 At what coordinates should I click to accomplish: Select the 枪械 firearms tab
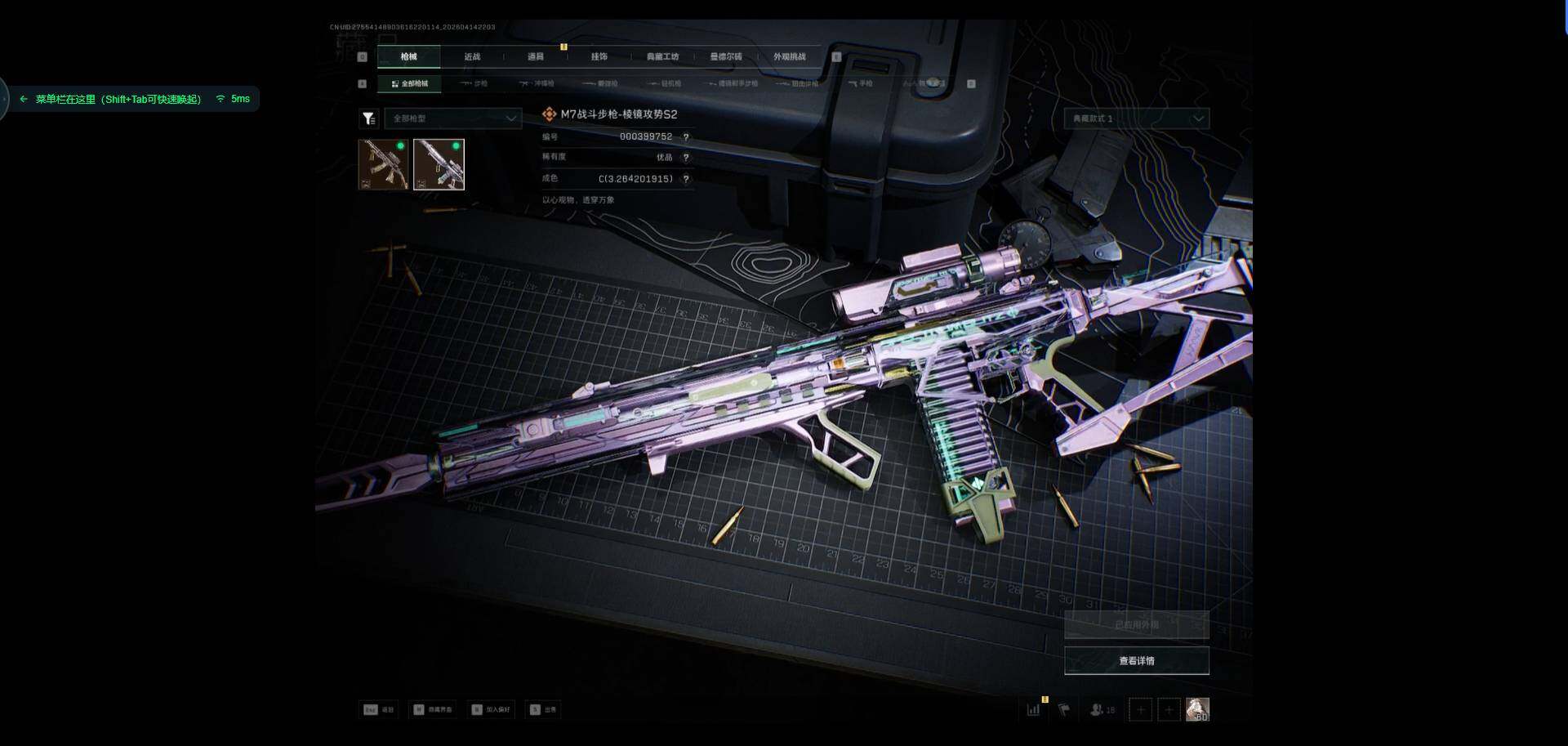(408, 56)
